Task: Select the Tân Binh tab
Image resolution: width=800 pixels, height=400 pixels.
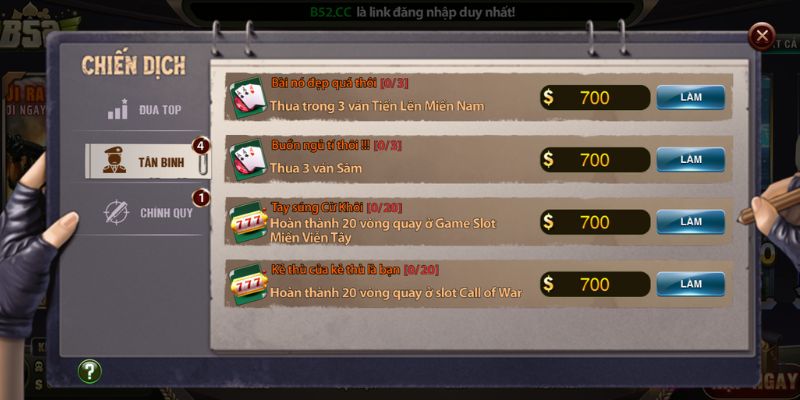Action: click(x=146, y=161)
